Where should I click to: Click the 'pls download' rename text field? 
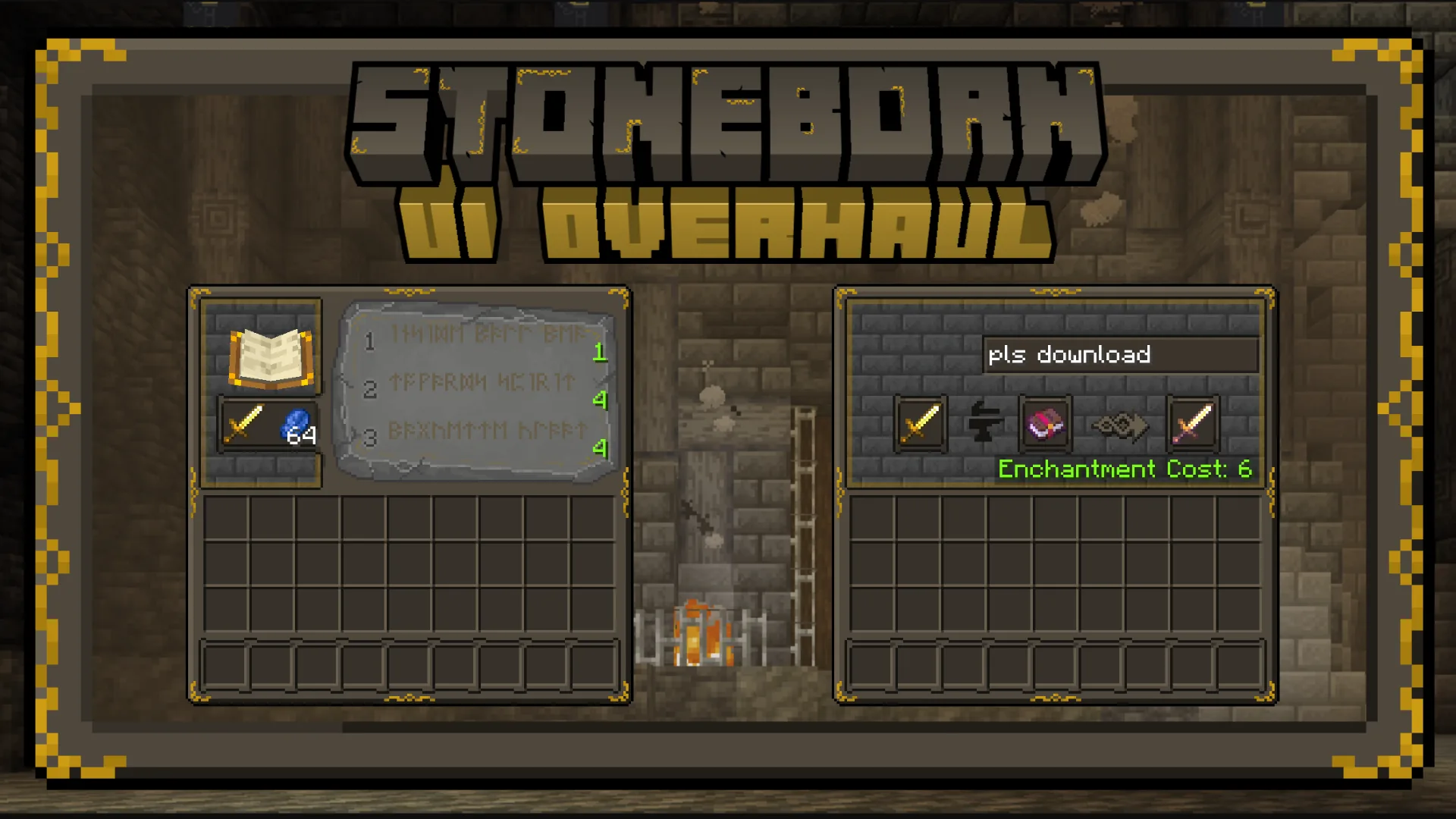(x=1122, y=355)
